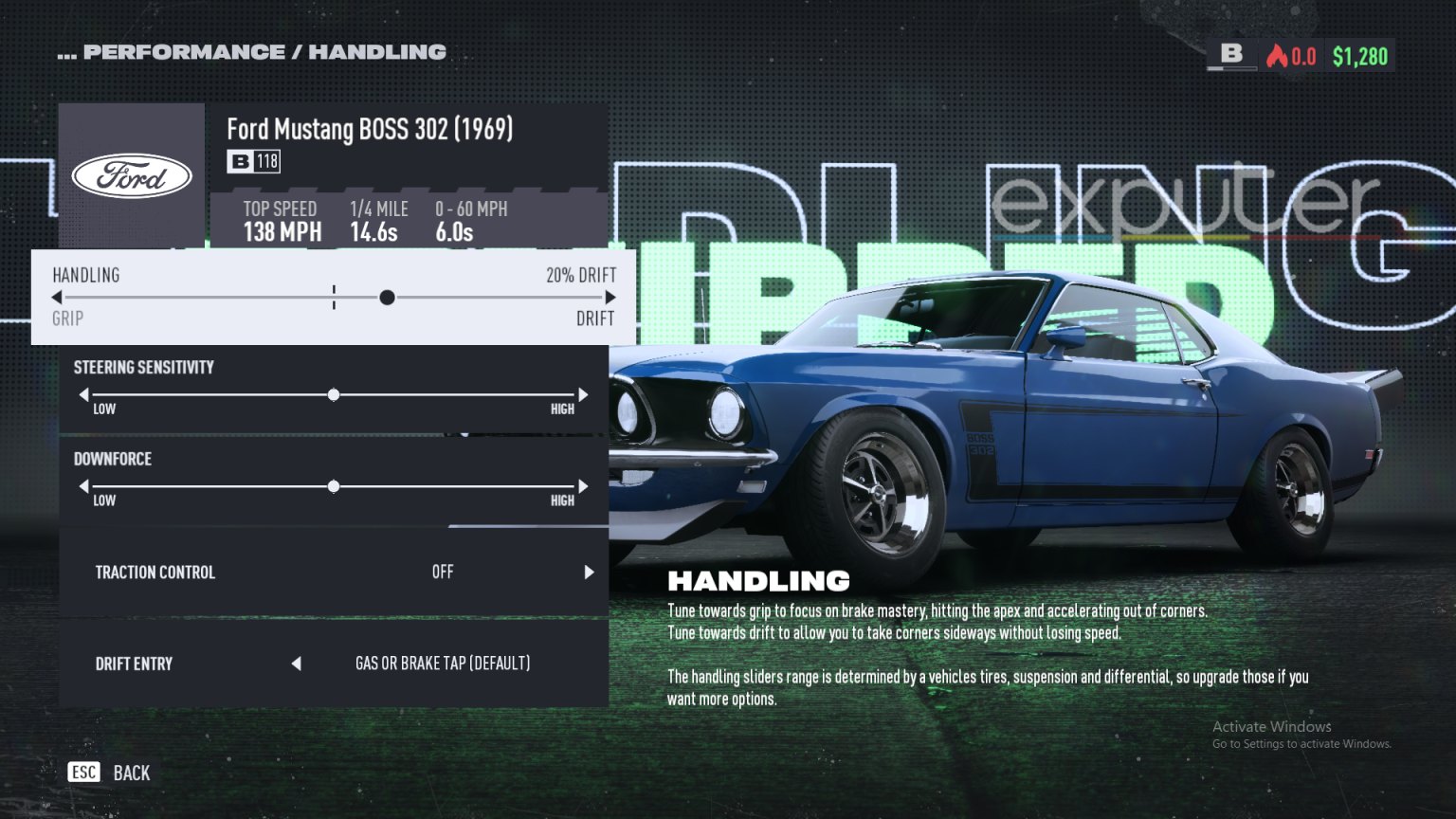Screen dimensions: 1456x819
Task: Click the right arrow on Handling slider
Action: point(611,297)
